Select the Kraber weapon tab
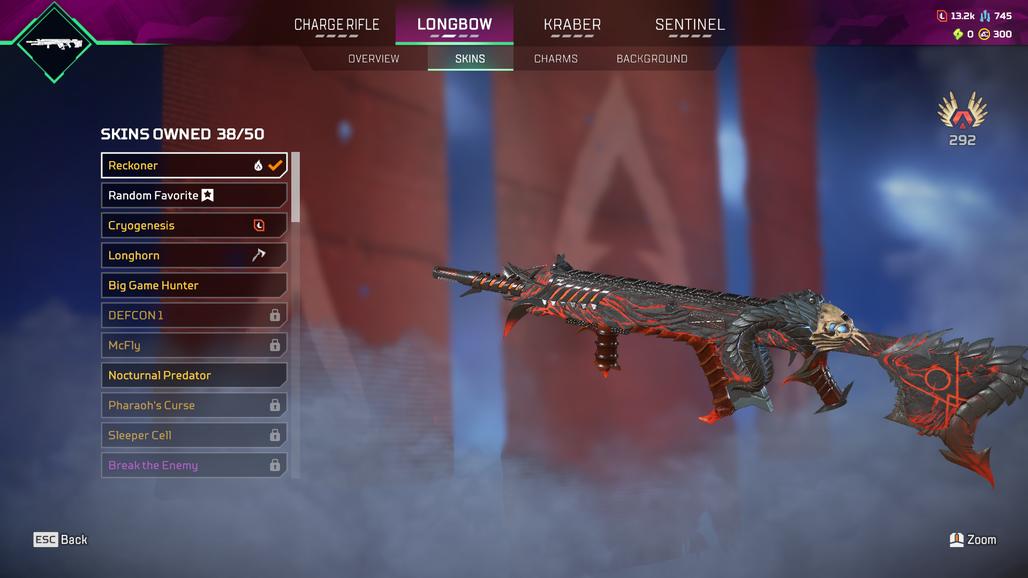 tap(572, 25)
